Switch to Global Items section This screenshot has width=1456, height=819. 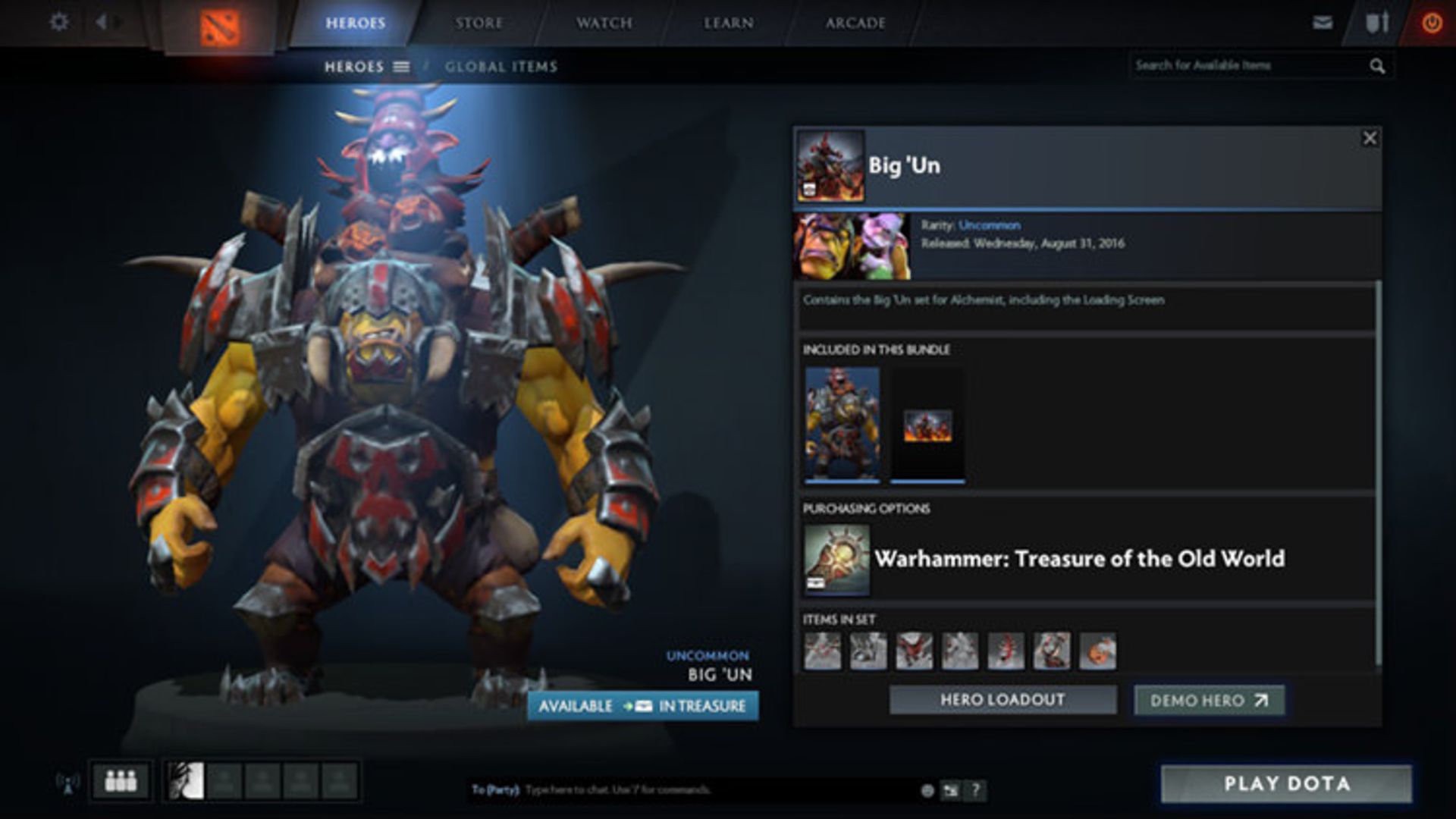(500, 67)
